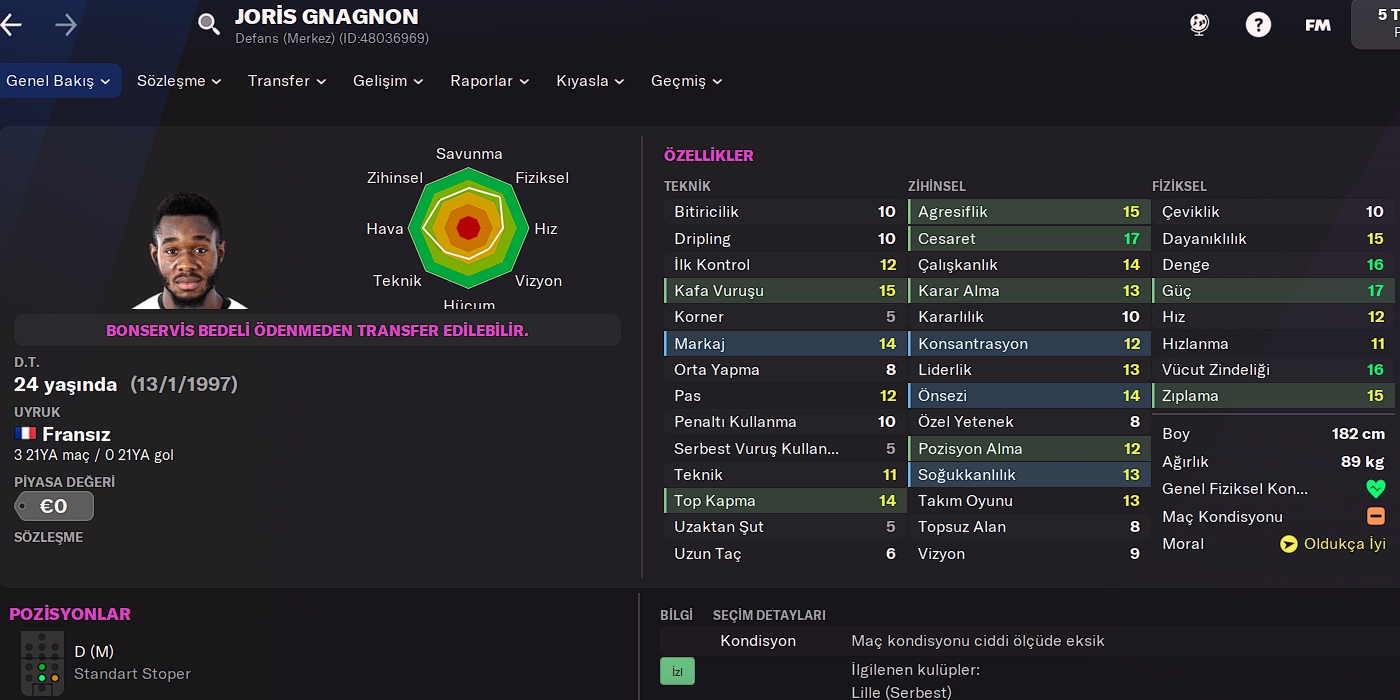Open the Gelişim dropdown

point(388,81)
